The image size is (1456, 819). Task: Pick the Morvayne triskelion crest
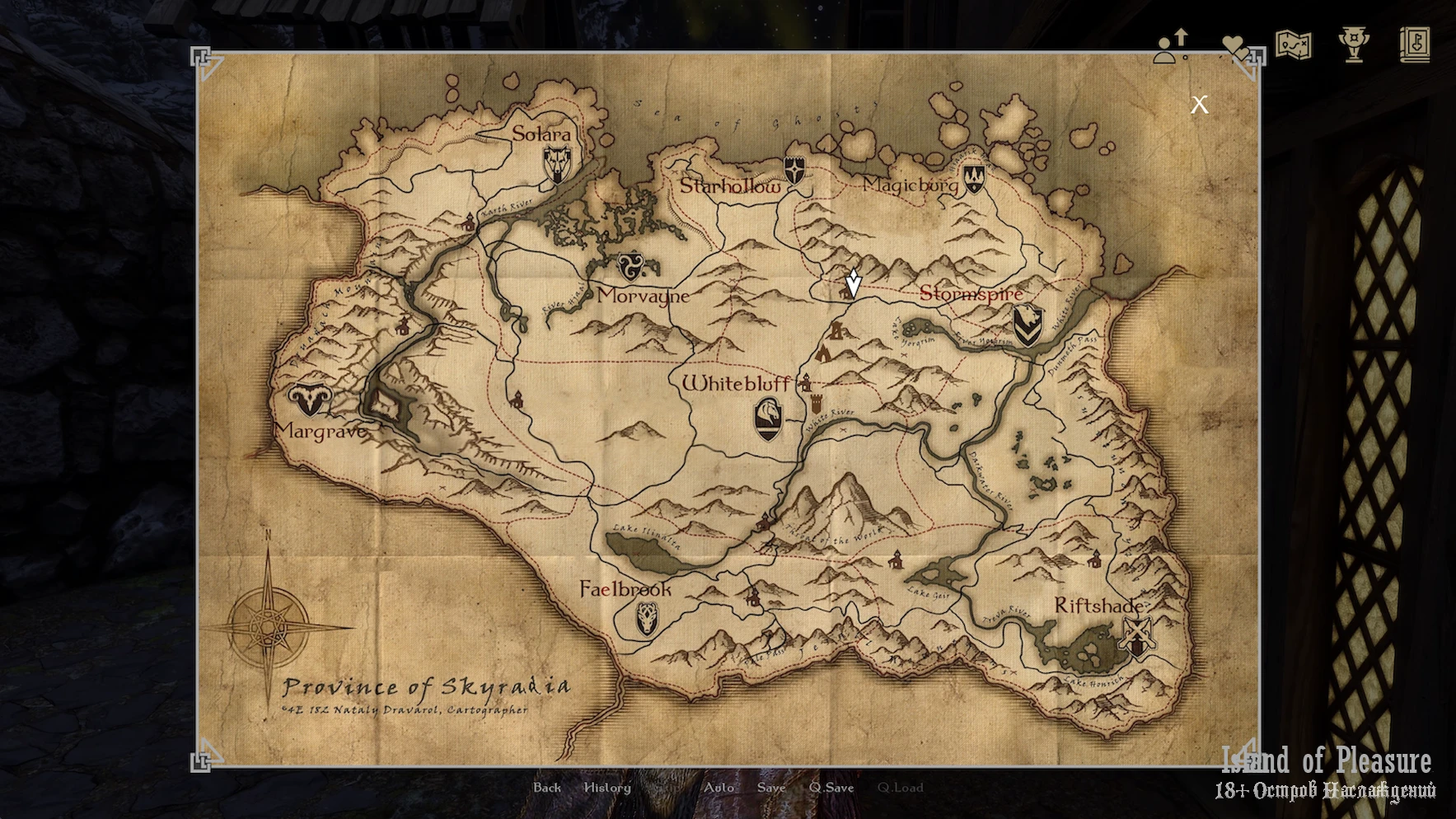[x=632, y=267]
